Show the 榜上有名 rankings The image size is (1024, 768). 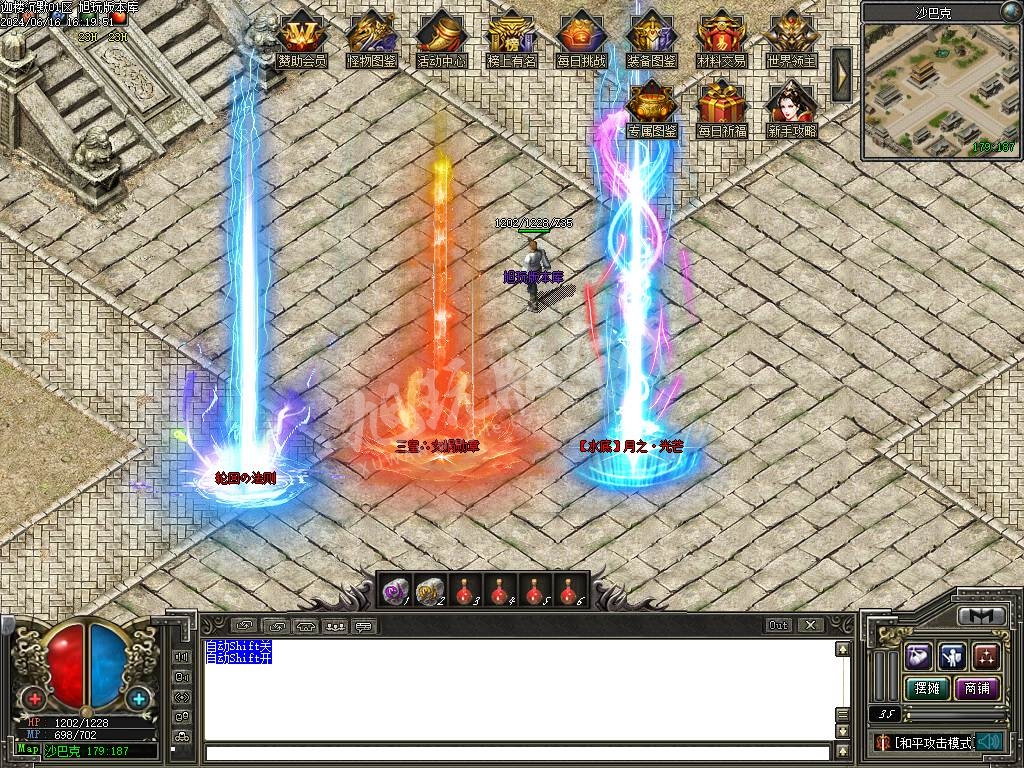pos(511,37)
